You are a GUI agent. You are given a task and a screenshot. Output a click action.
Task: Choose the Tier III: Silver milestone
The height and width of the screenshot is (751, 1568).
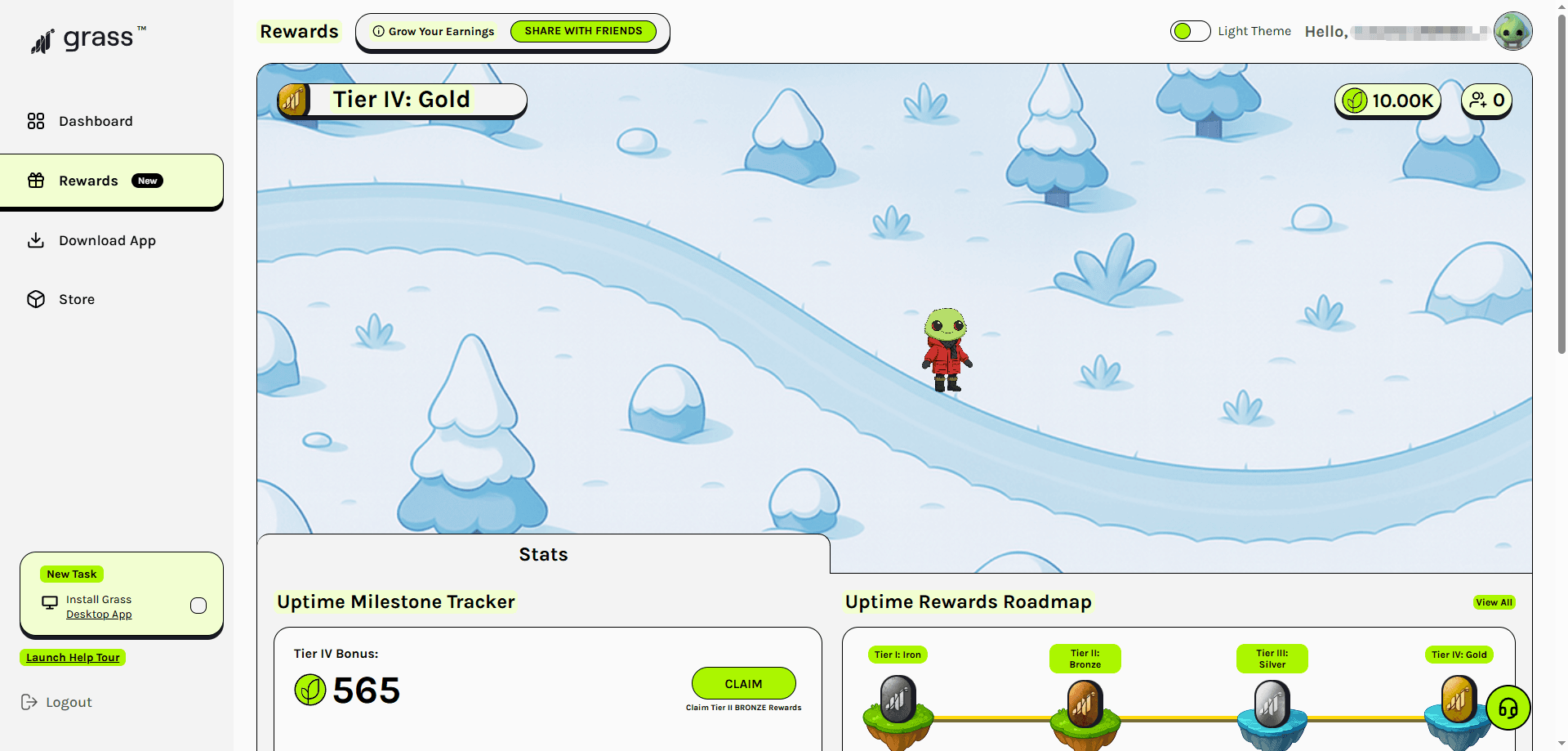pyautogui.click(x=1272, y=703)
